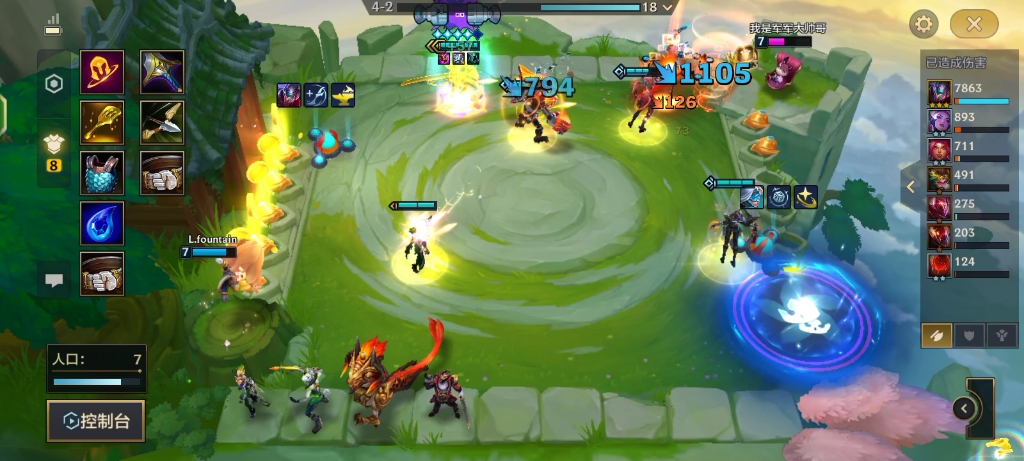Collapse the damage dealt panel
Screen dimensions: 1024x461
(910, 186)
